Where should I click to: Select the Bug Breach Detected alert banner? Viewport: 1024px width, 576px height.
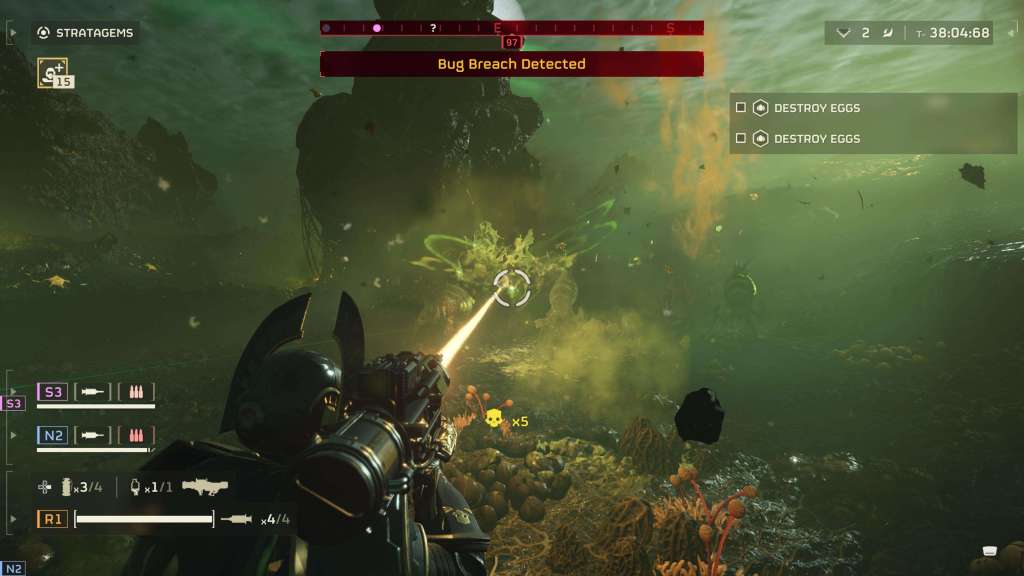(511, 64)
